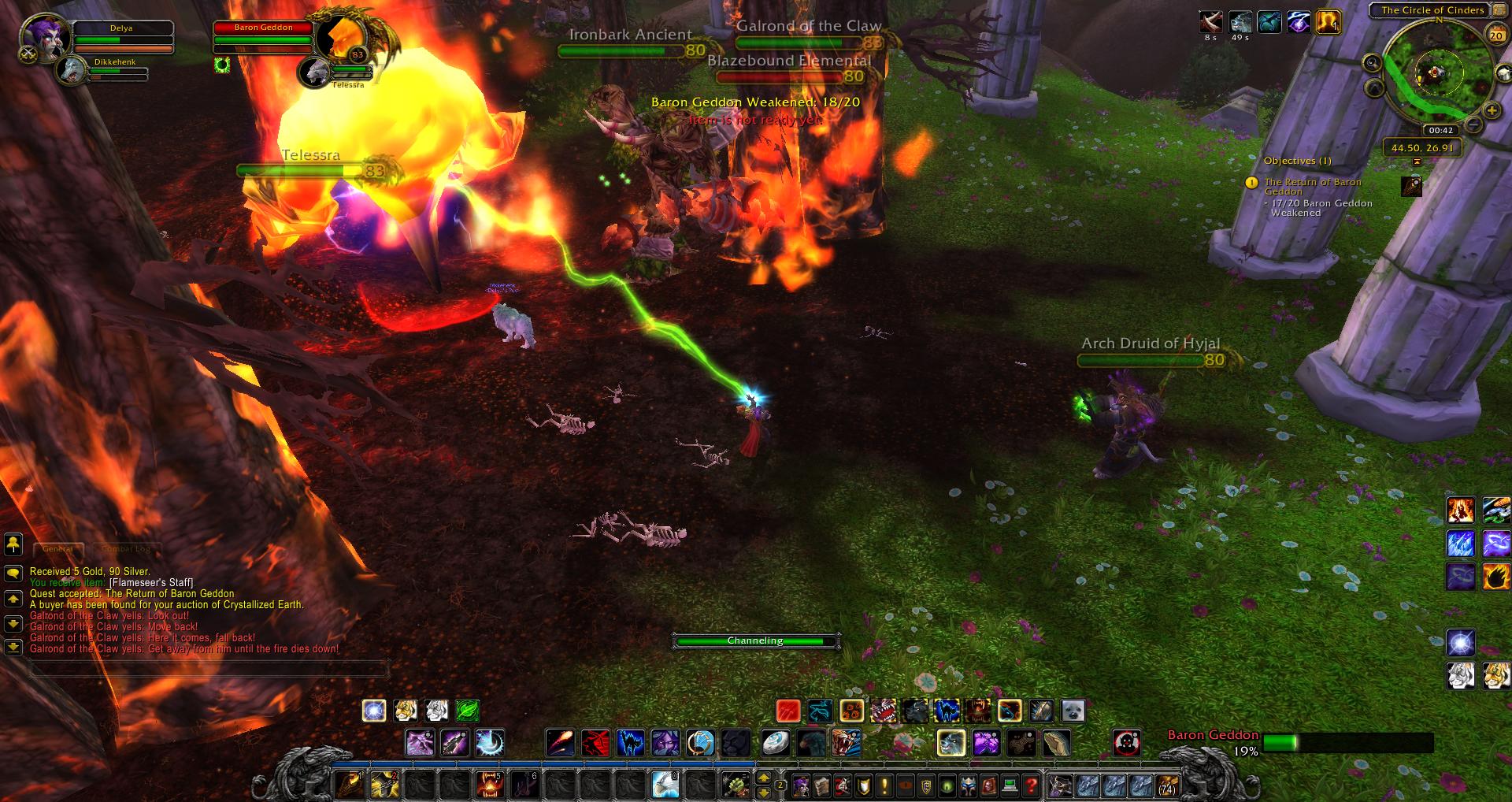Zoom in on the minimap

click(1491, 110)
